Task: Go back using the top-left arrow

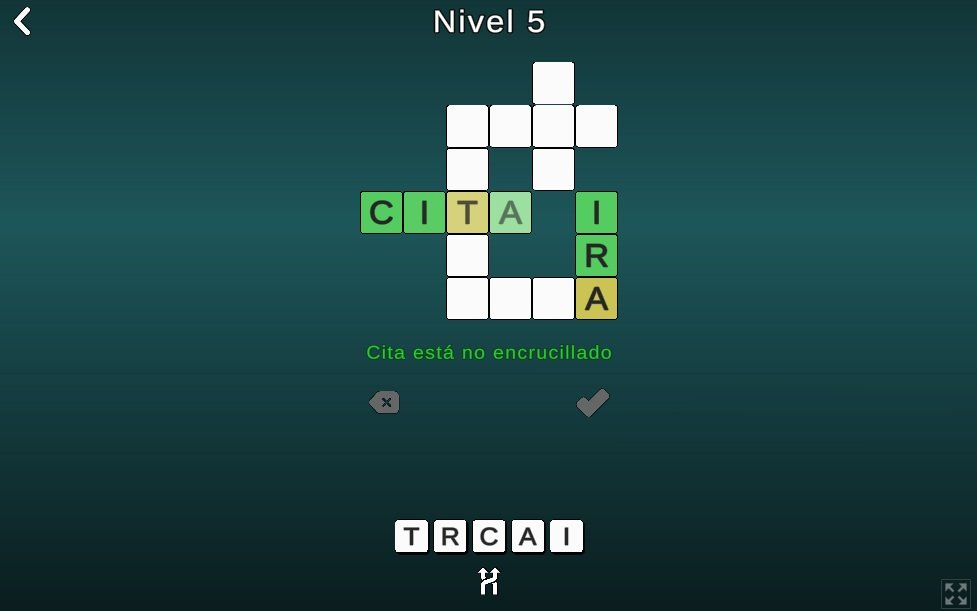Action: 23,22
